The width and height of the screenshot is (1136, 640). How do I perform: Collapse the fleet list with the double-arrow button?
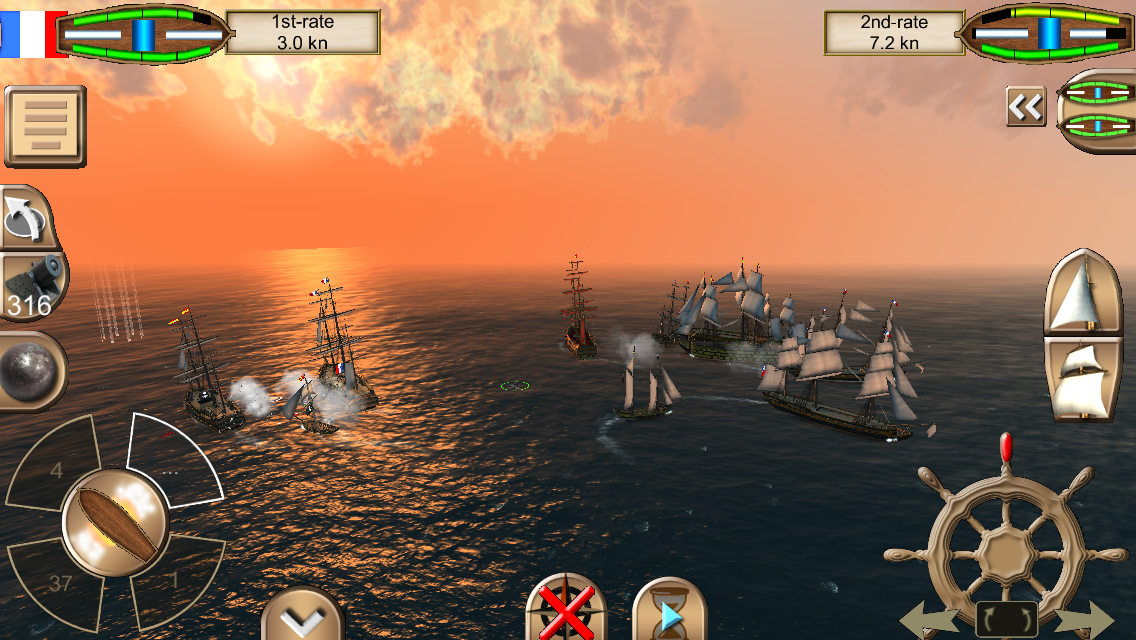click(1025, 107)
